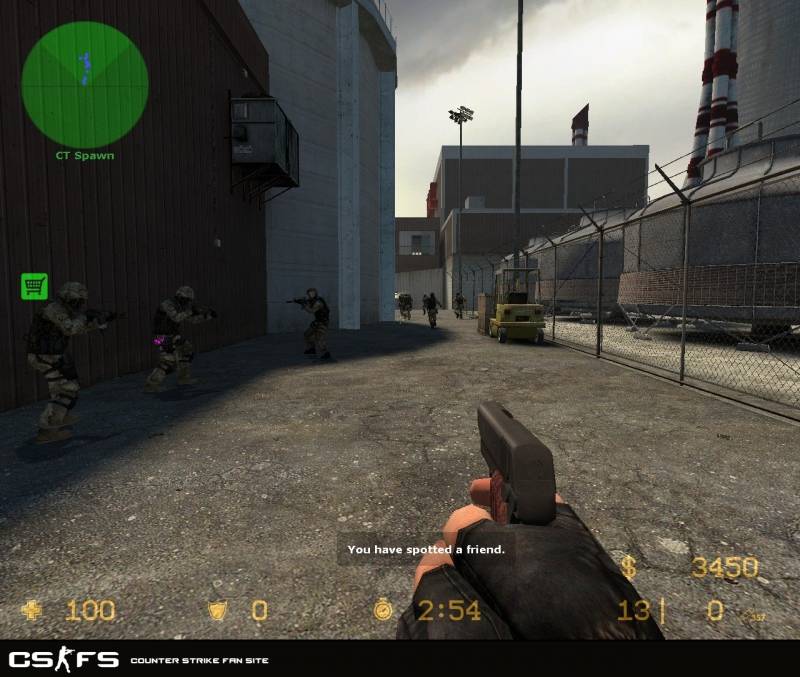The image size is (800, 677).
Task: Click the CS FS fan site logo
Action: click(x=64, y=659)
